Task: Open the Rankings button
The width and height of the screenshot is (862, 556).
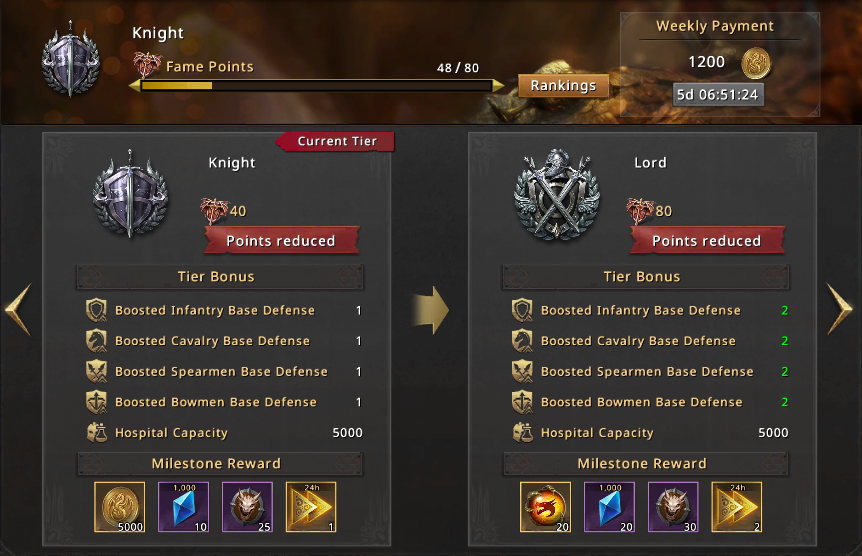Action: (563, 86)
